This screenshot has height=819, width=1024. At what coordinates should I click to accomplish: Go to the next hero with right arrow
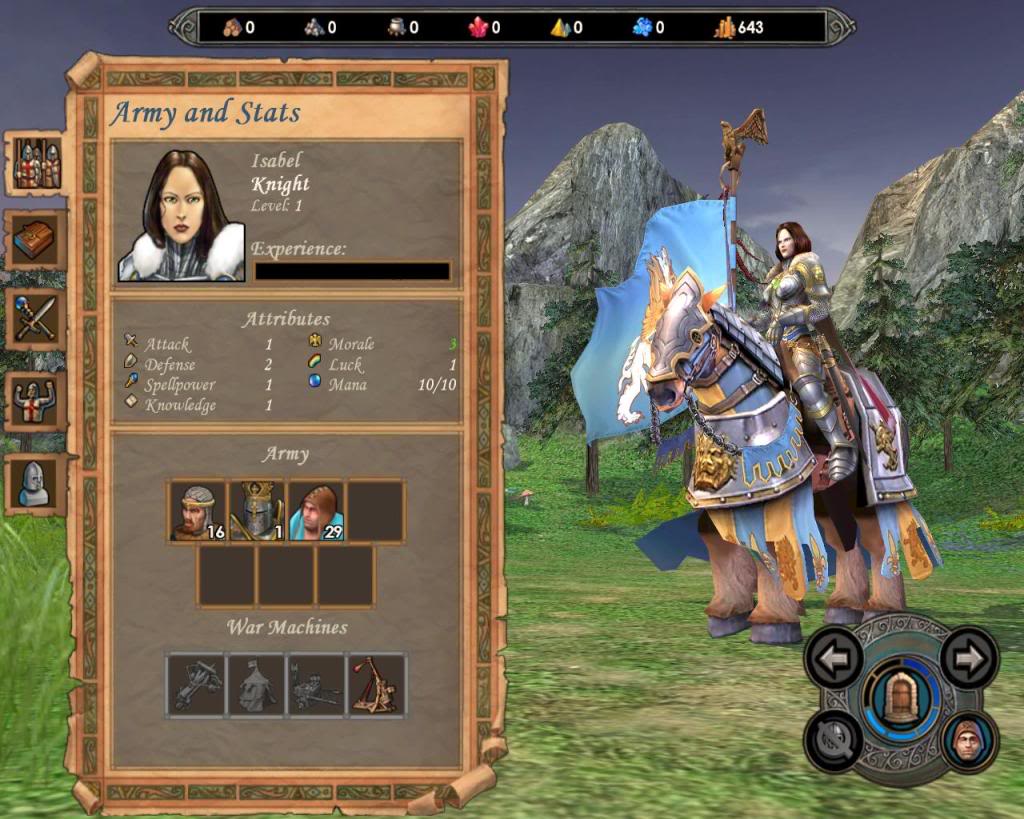[x=970, y=657]
